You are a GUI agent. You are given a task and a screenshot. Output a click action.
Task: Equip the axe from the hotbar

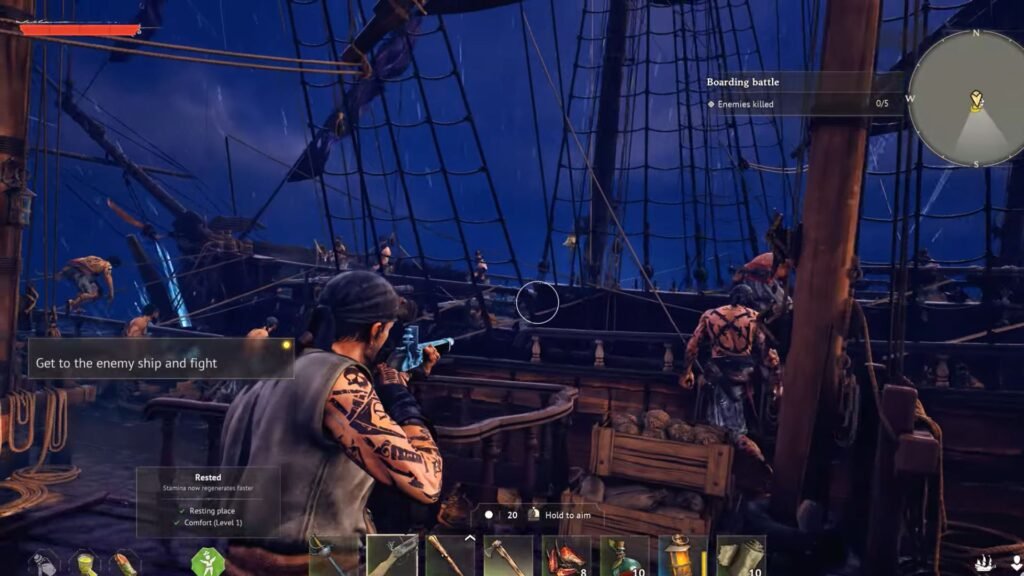507,556
